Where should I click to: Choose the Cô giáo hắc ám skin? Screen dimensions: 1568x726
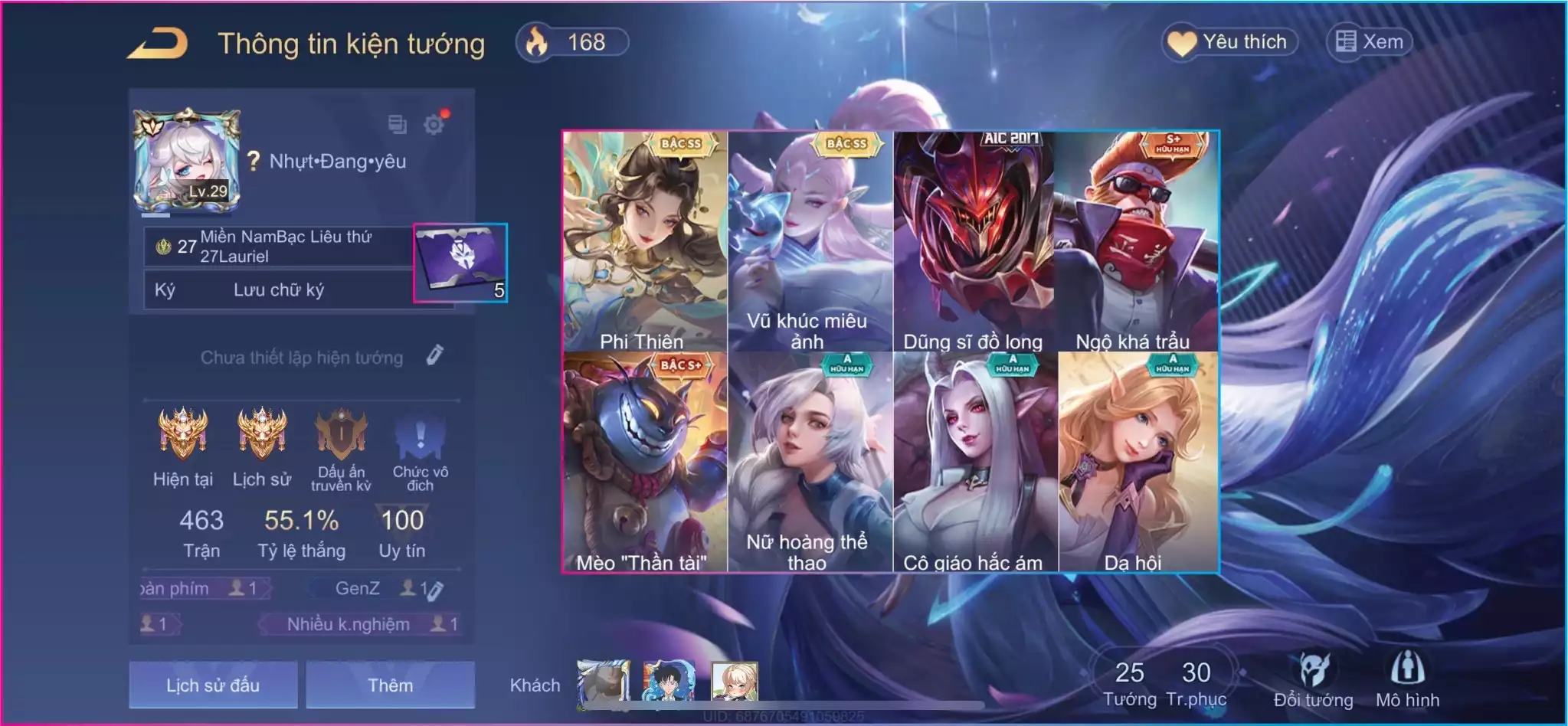pos(974,462)
